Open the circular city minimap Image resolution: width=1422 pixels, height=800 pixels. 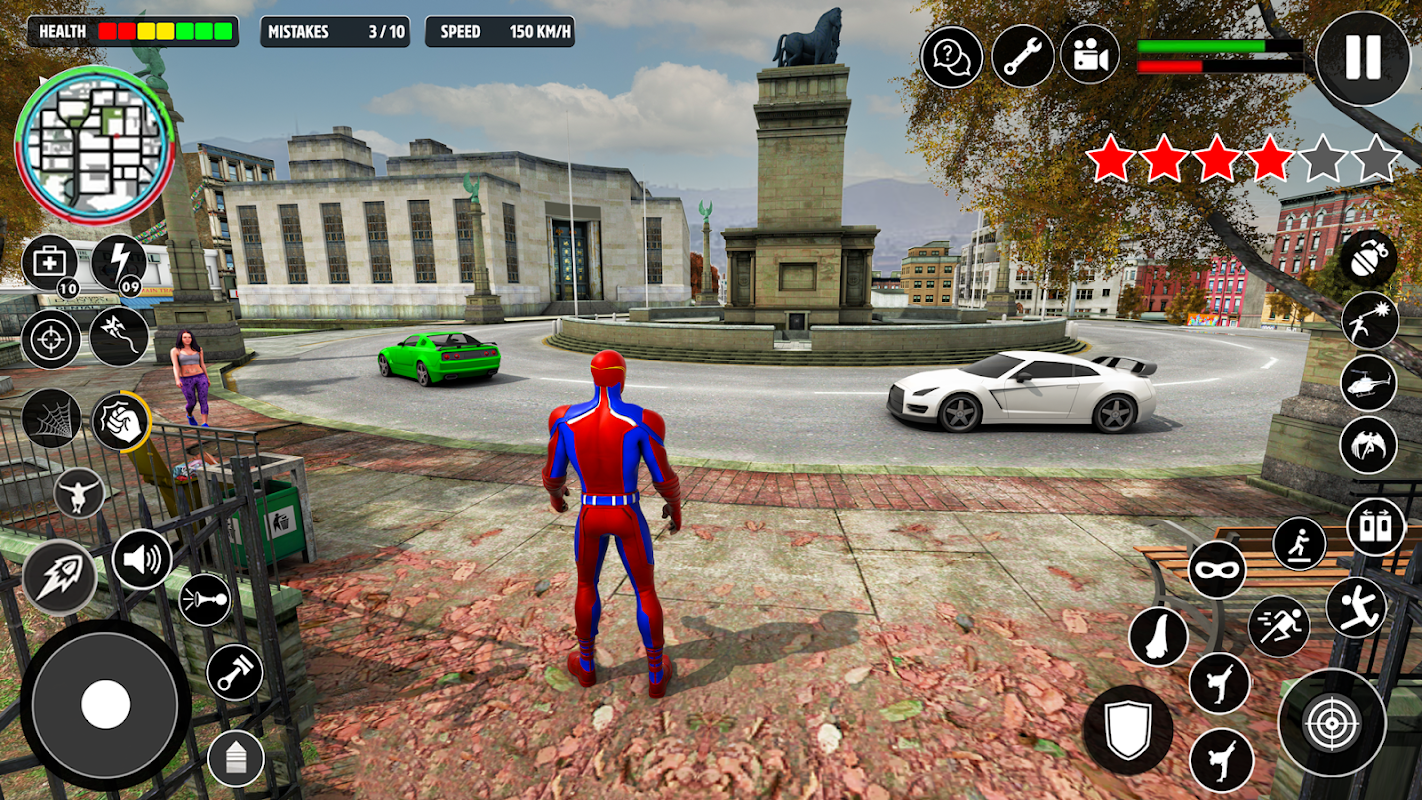click(95, 145)
